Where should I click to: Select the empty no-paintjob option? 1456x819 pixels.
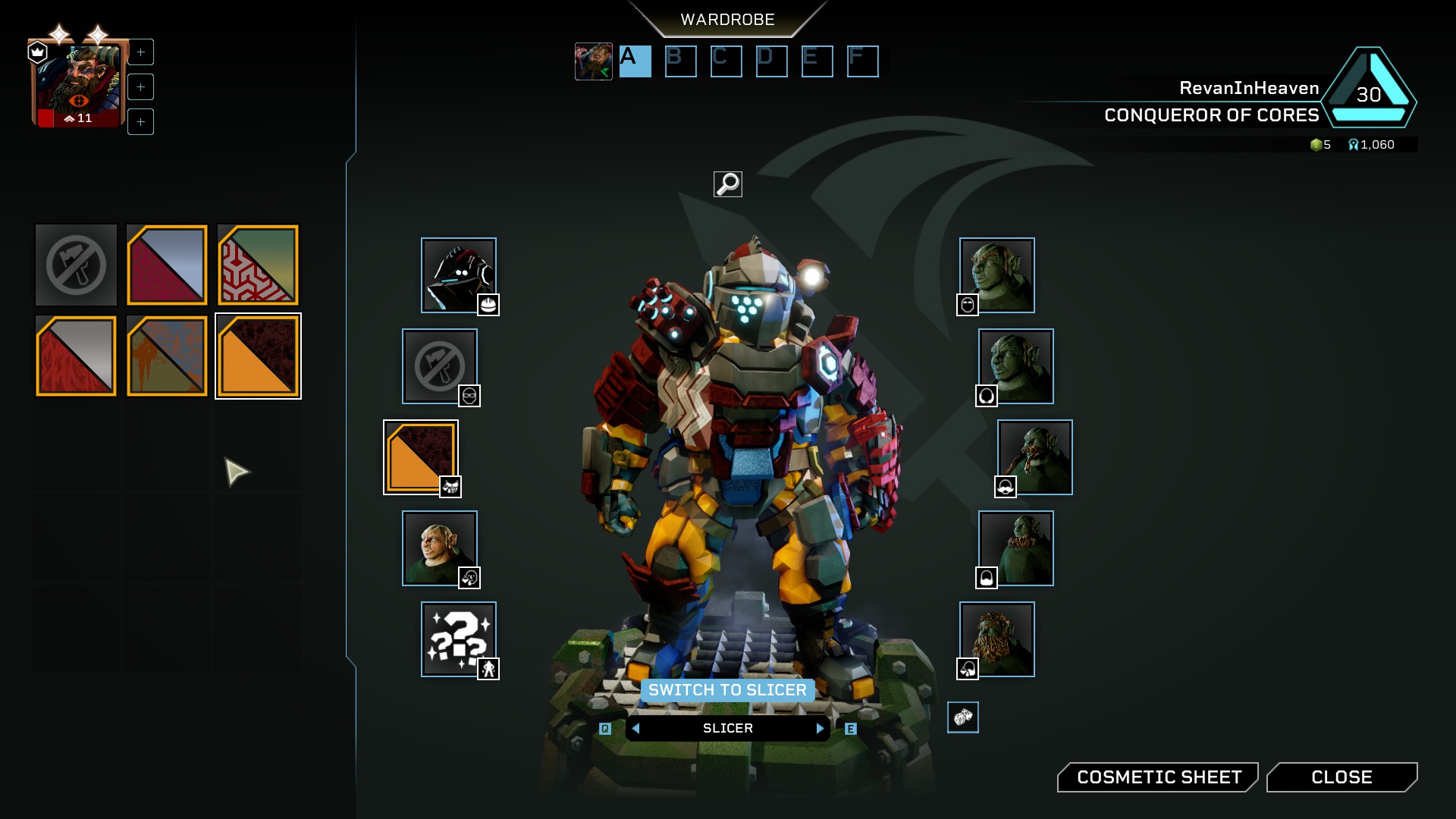(x=76, y=265)
